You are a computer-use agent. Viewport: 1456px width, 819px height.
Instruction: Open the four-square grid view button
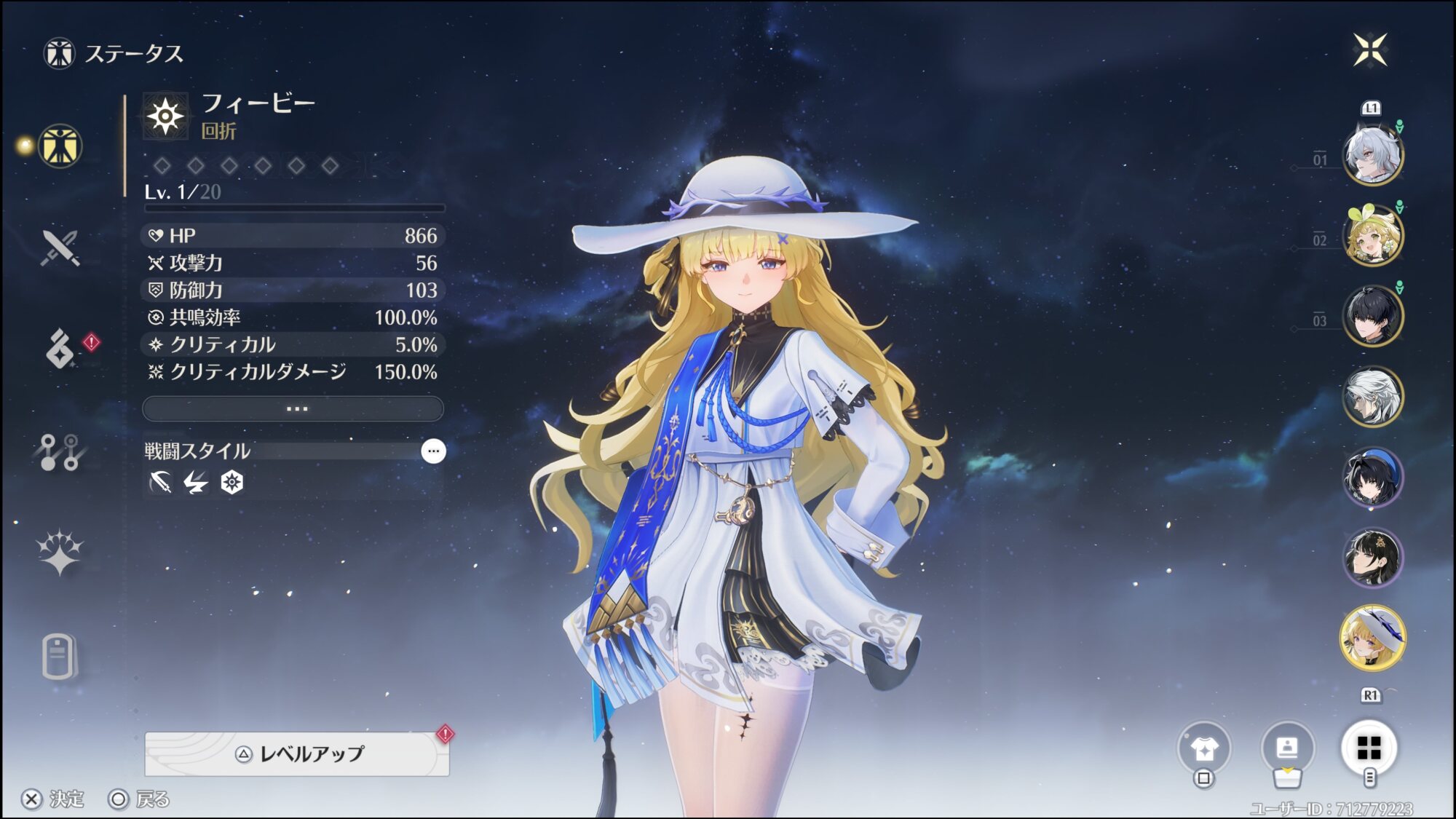coord(1369,748)
